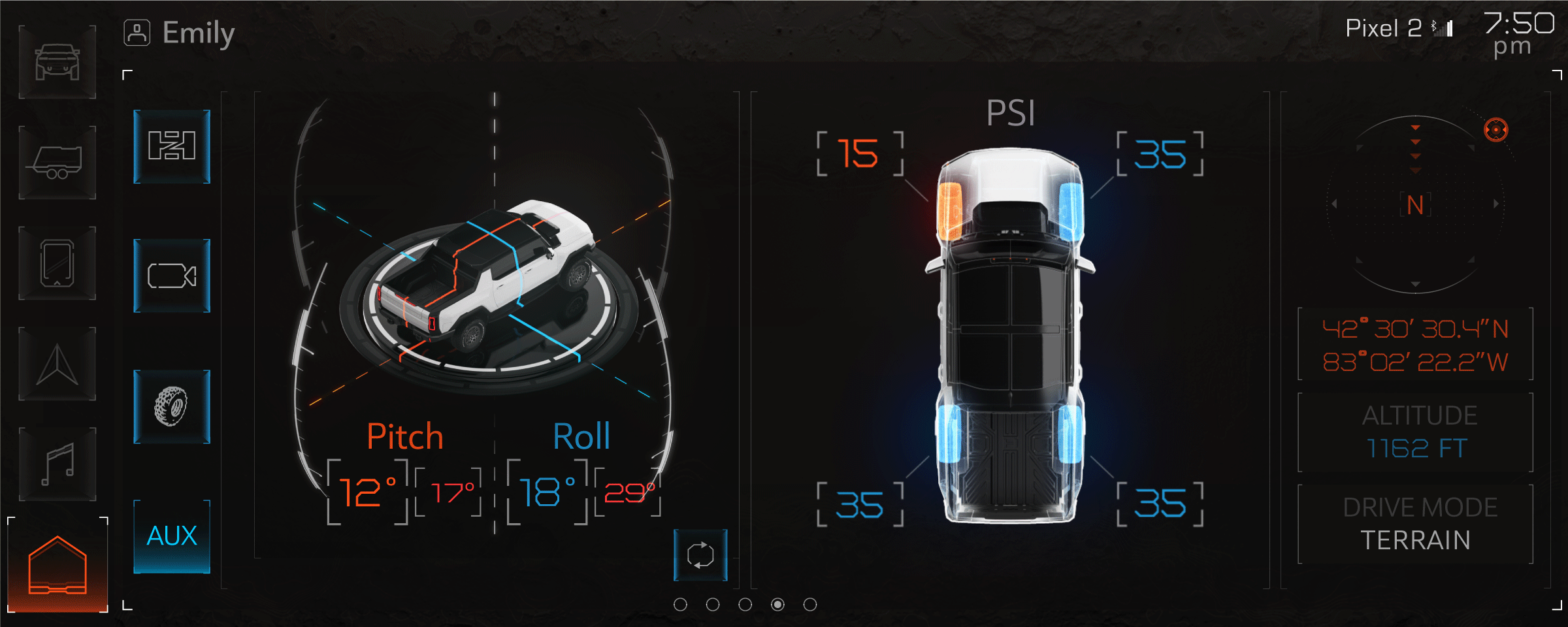
Task: Select the highlighted orange home icon
Action: tap(57, 566)
